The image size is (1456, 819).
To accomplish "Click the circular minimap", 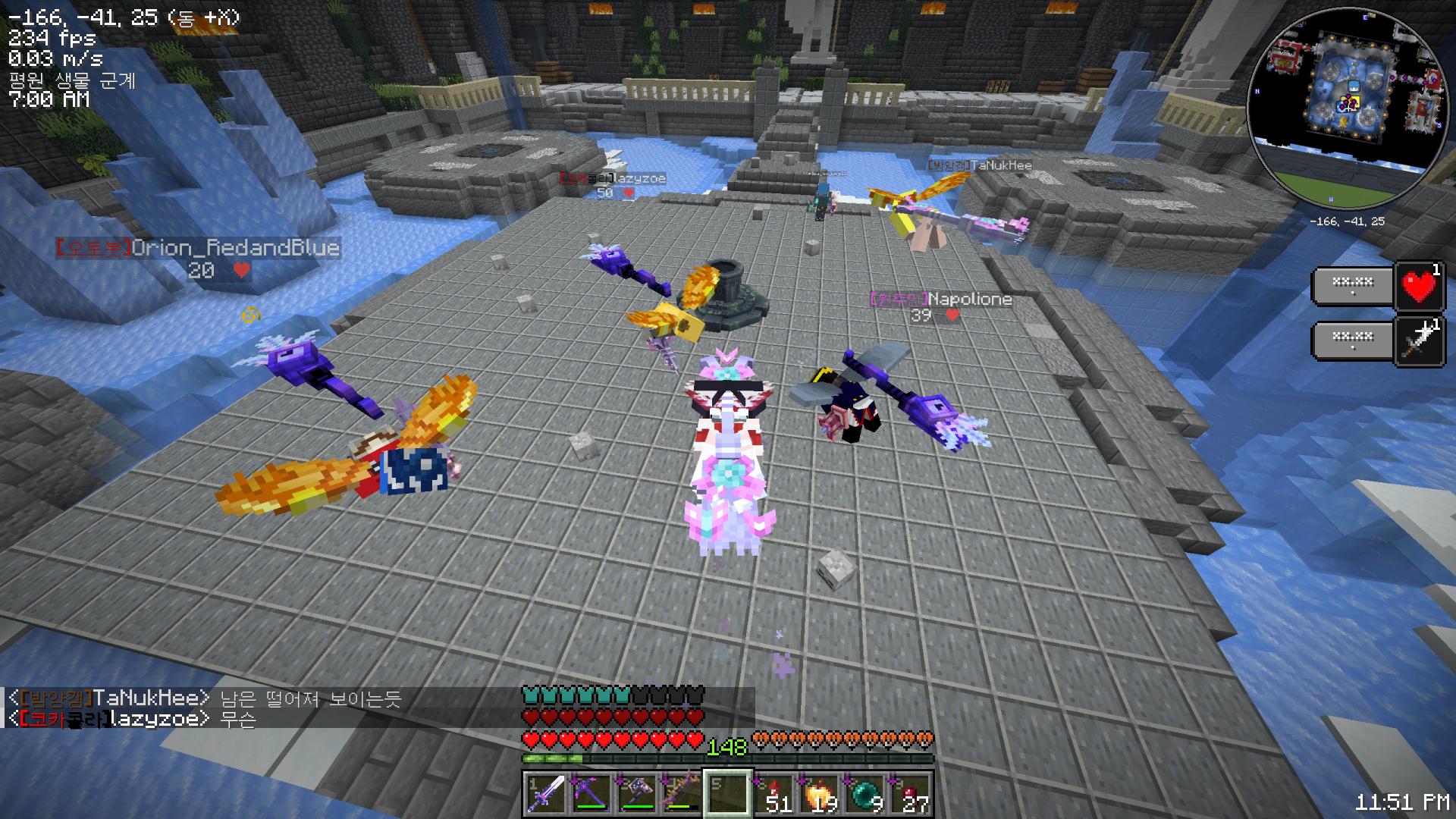I will point(1346,110).
